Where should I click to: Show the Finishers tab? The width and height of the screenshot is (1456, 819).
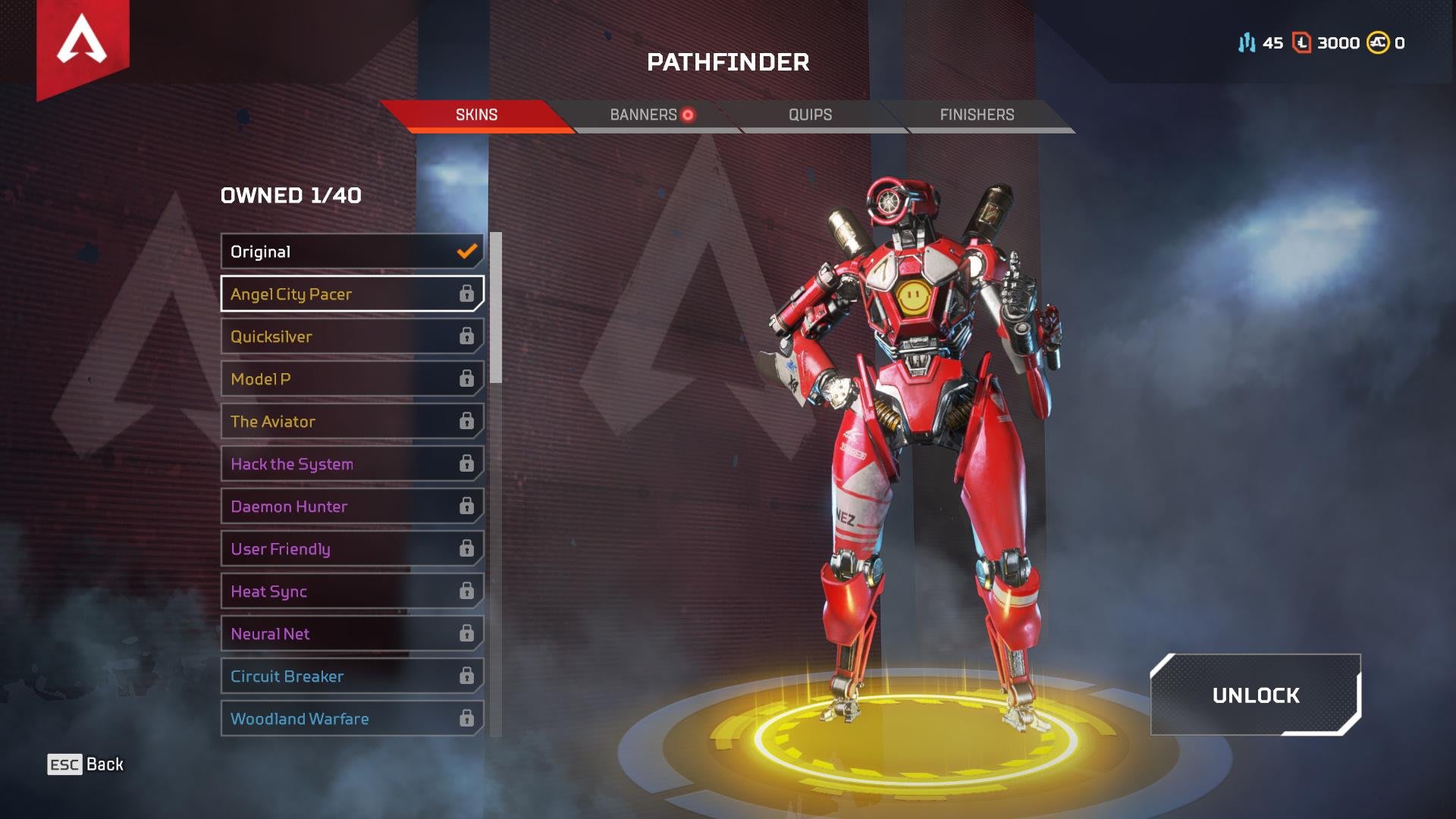click(x=977, y=115)
